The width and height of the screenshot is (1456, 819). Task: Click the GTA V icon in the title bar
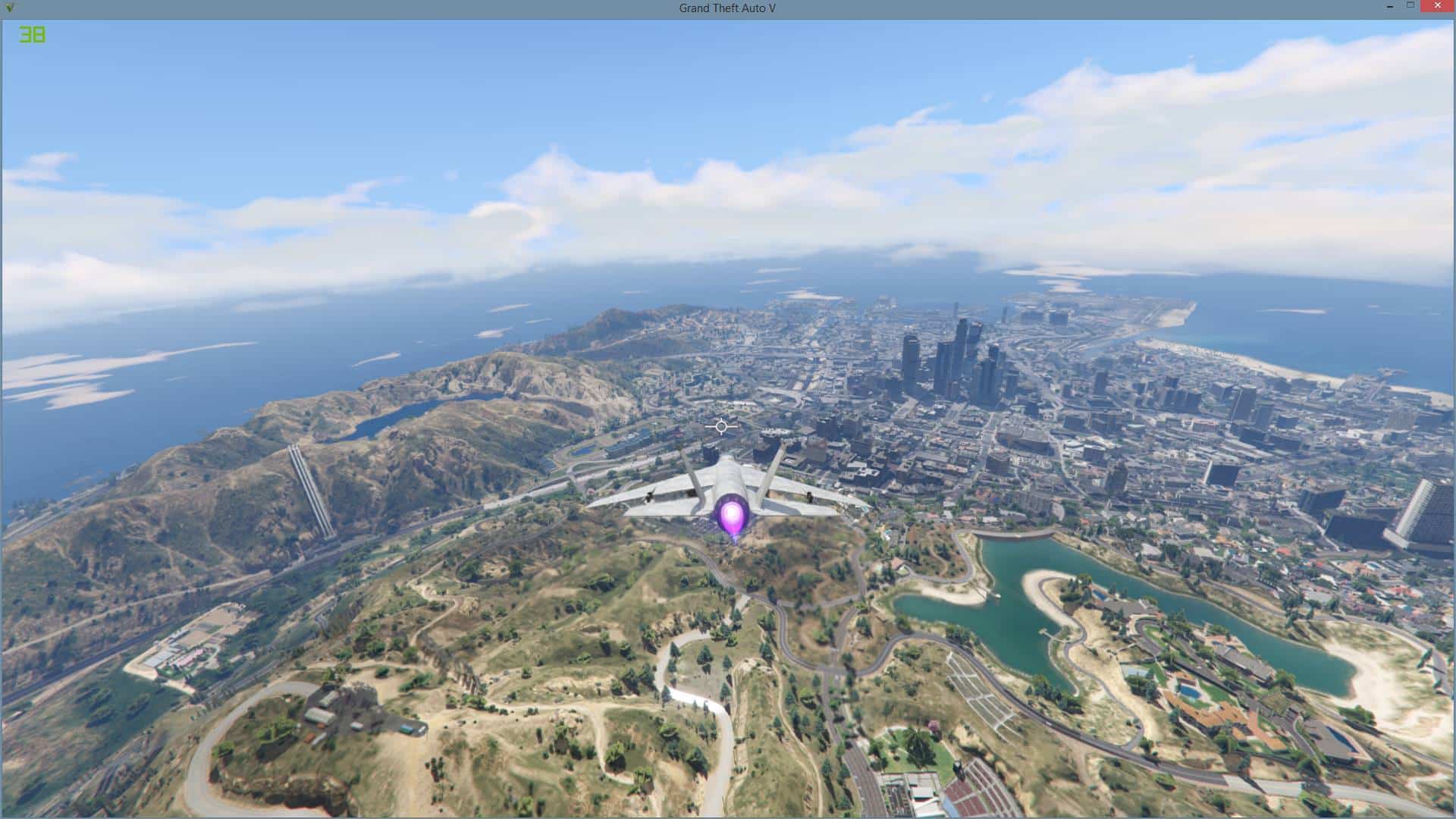click(x=8, y=8)
